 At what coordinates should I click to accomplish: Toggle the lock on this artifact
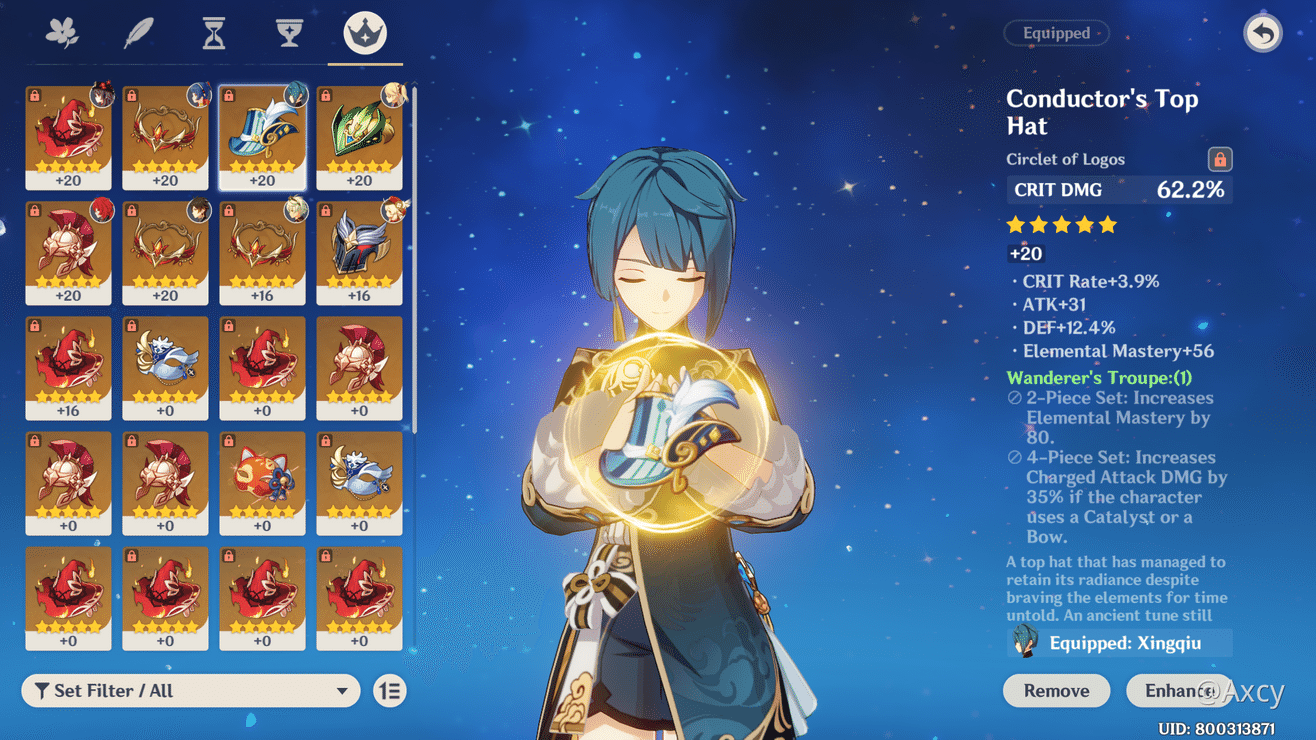(x=1219, y=159)
